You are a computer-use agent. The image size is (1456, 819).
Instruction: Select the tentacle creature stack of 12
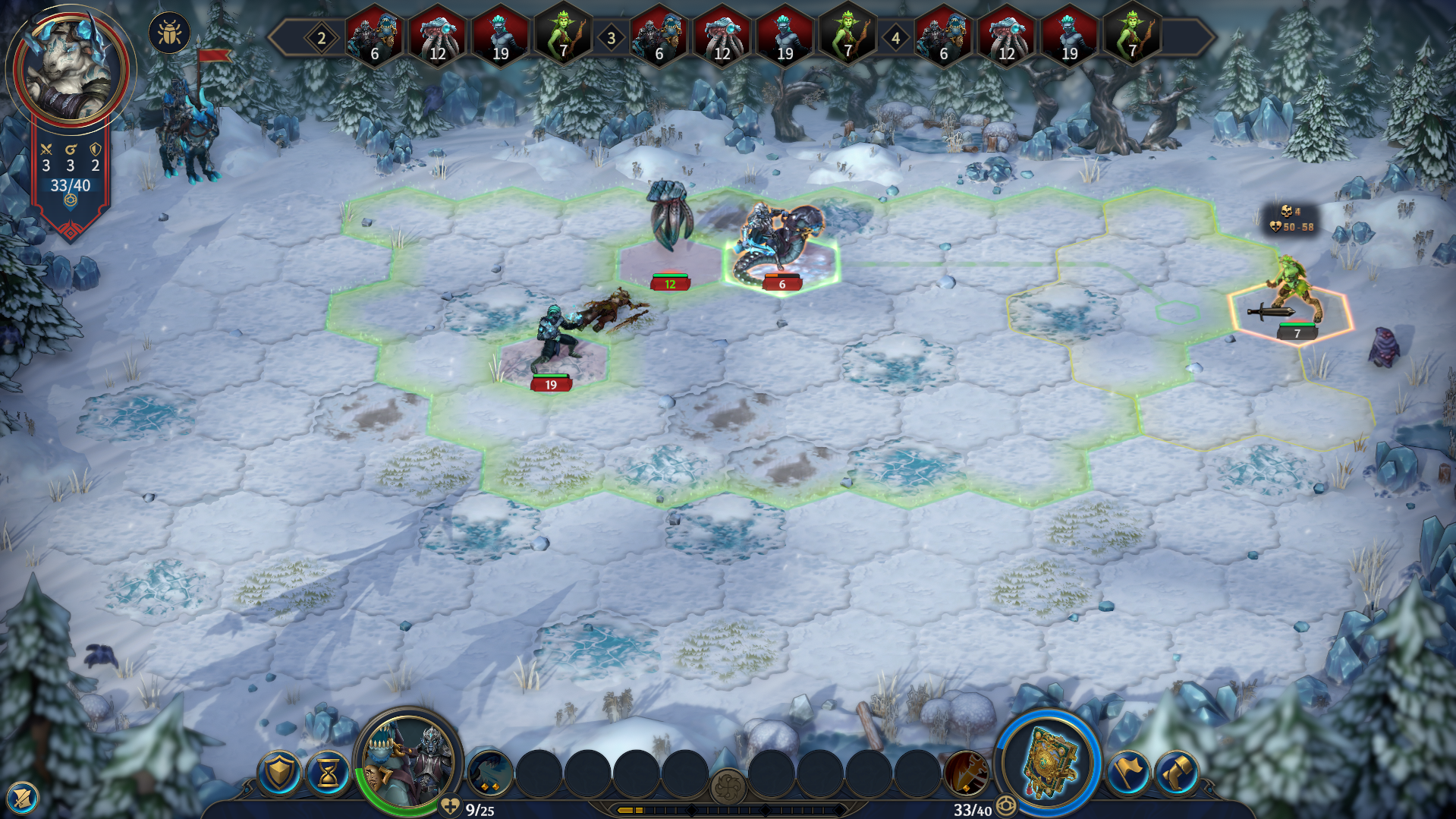click(668, 228)
